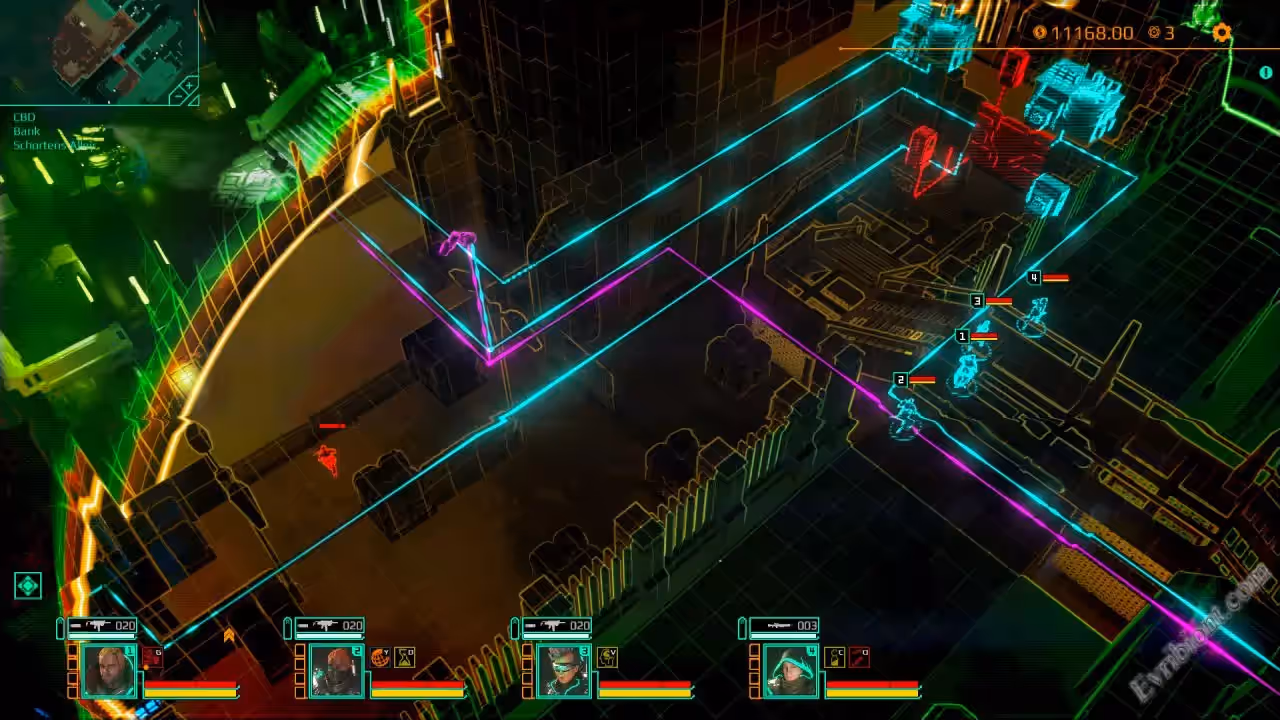The image size is (1280, 720).
Task: Zoom in the minimap with plus button
Action: 190,86
